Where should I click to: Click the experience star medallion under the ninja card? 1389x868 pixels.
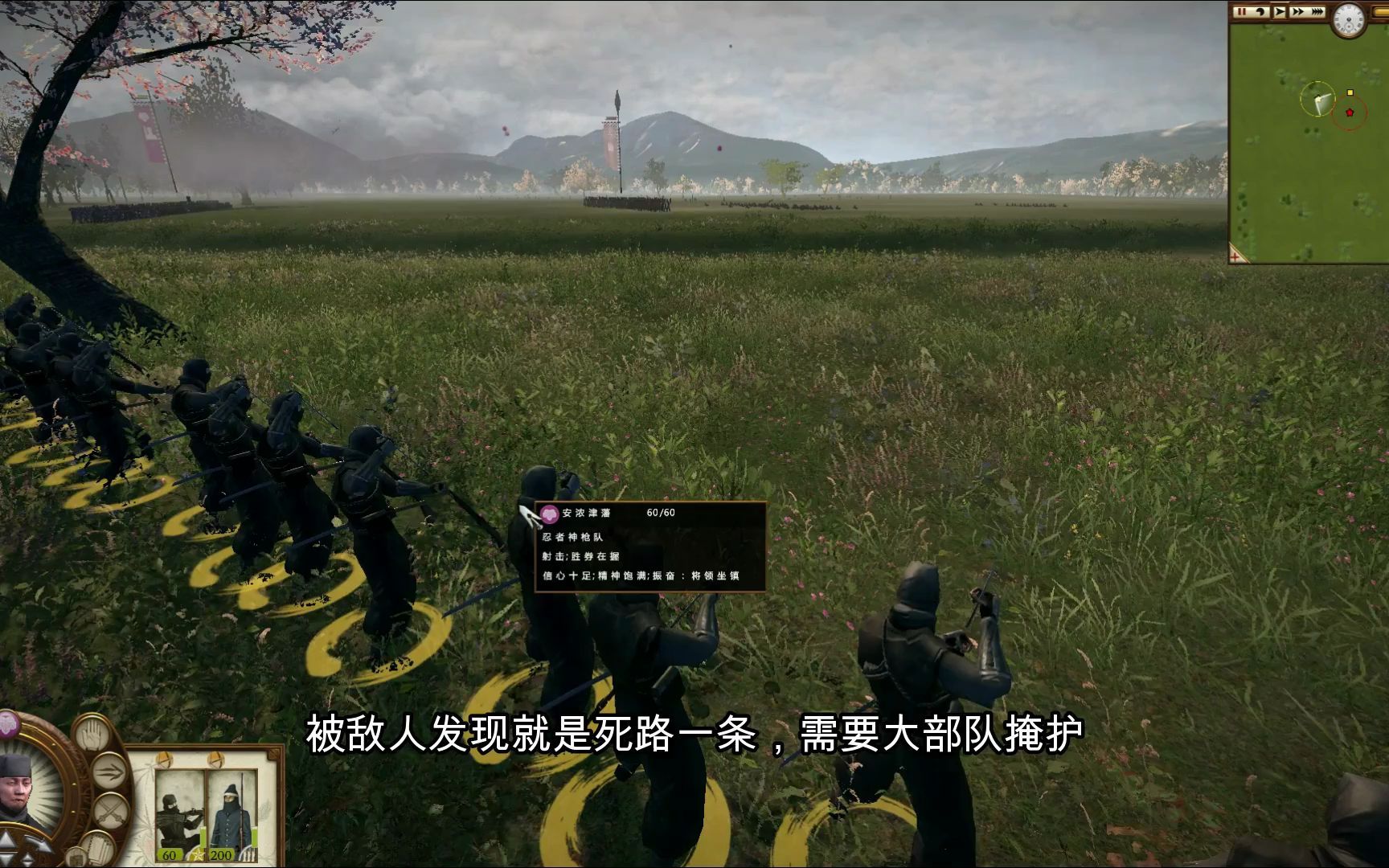(x=199, y=854)
